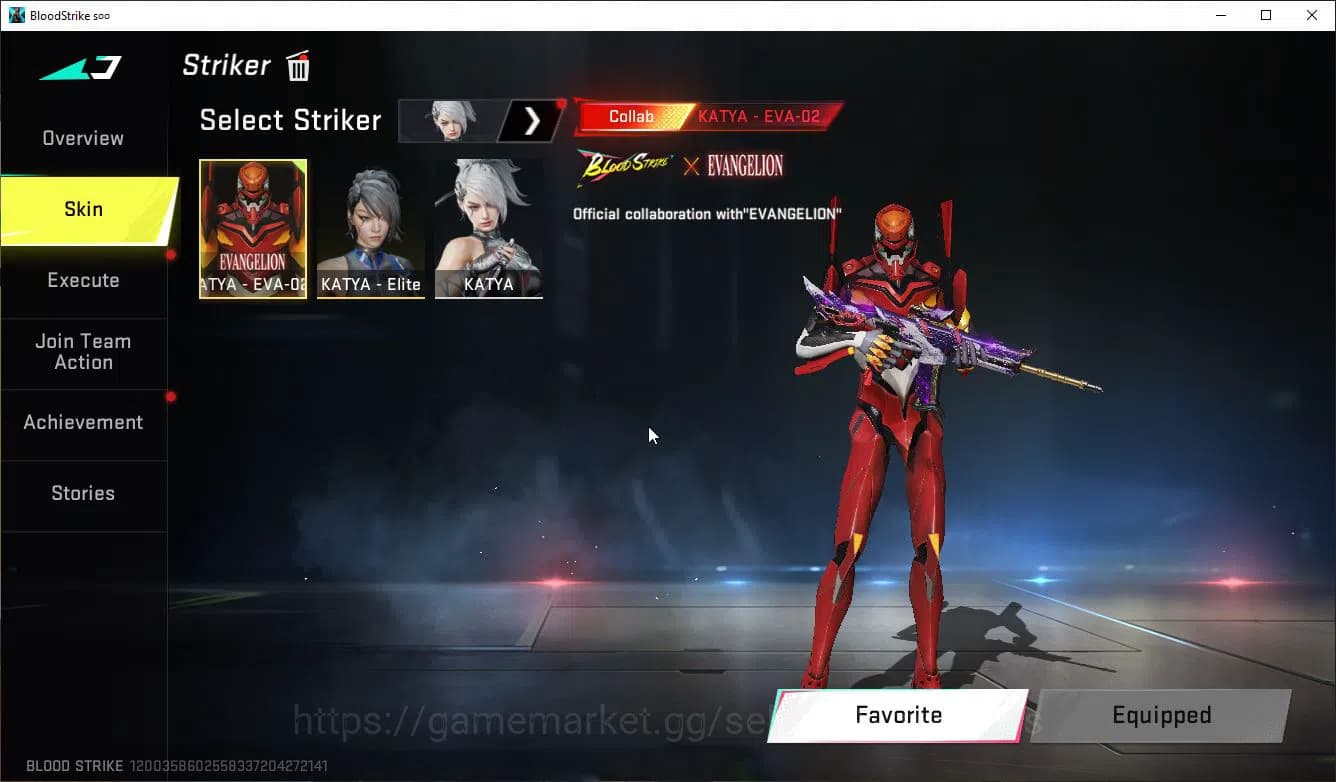Screen dimensions: 1336x782
Task: Open Join Team Action
Action: (x=85, y=352)
